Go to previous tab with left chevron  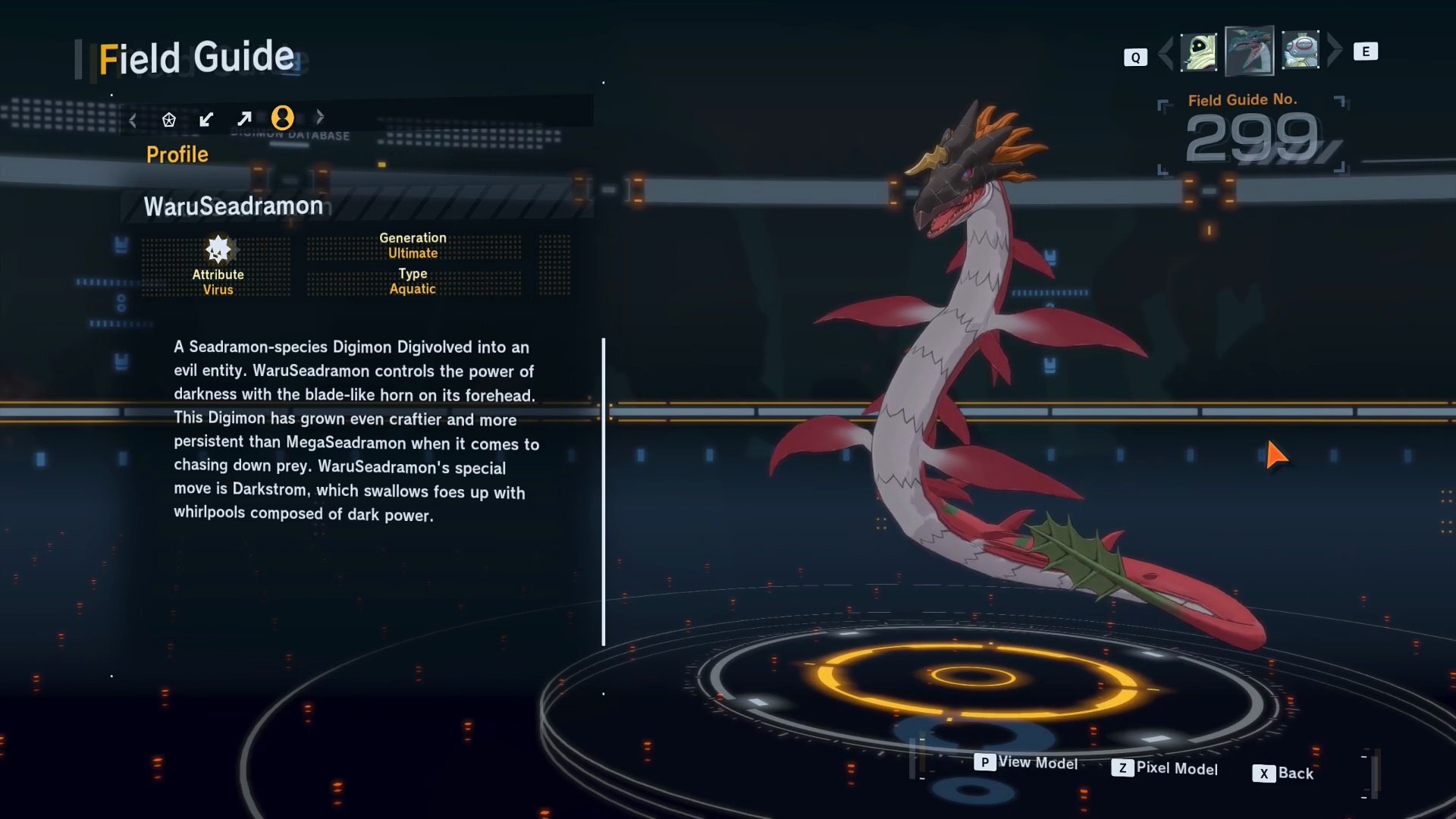(x=133, y=120)
